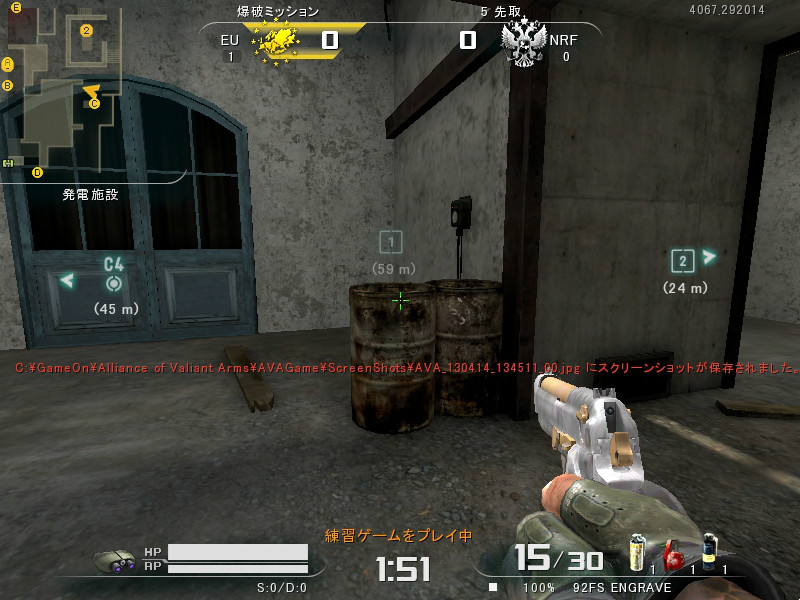Screen dimensions: 800x600
Task: Select the waypoint 2 marker at 24 m
Action: [x=682, y=261]
